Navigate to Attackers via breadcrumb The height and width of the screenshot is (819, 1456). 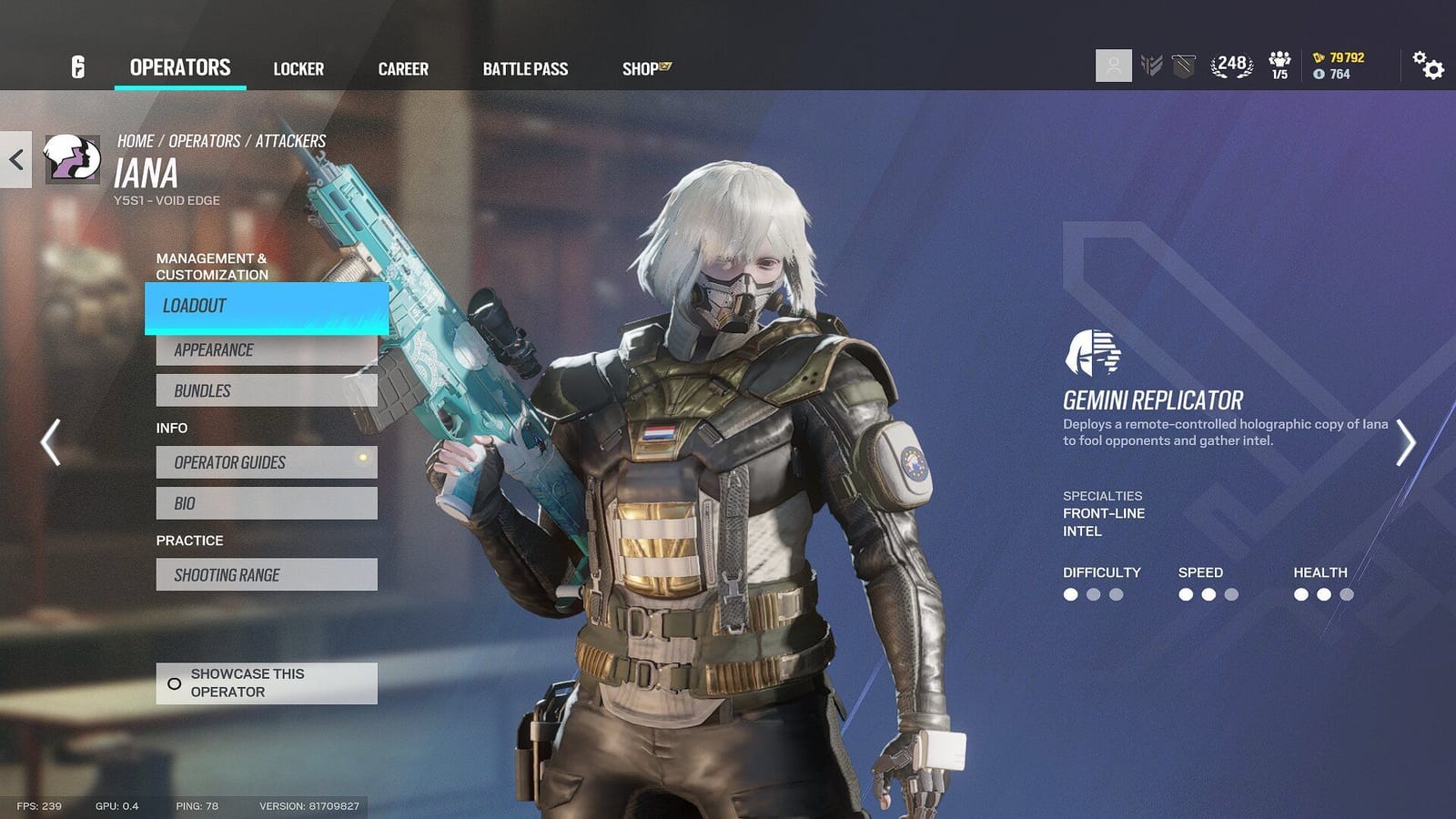pyautogui.click(x=291, y=140)
